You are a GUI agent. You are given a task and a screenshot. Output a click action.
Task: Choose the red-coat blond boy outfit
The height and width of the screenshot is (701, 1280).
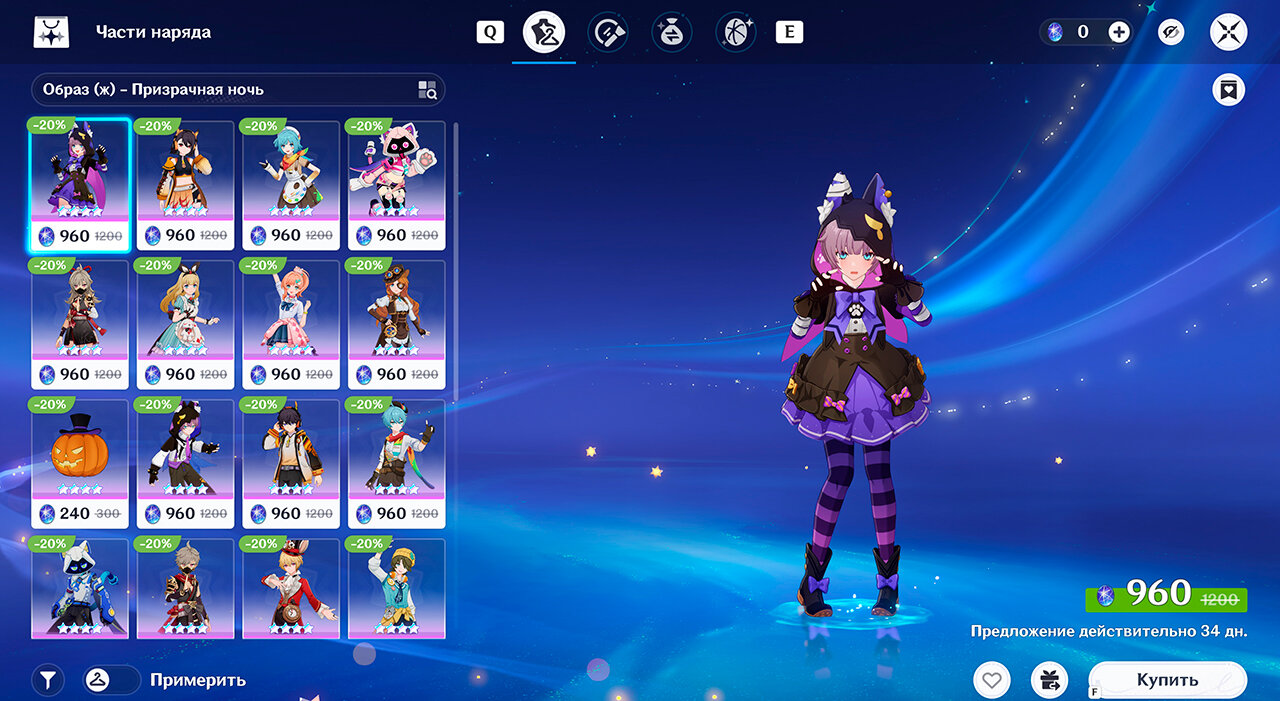click(291, 590)
